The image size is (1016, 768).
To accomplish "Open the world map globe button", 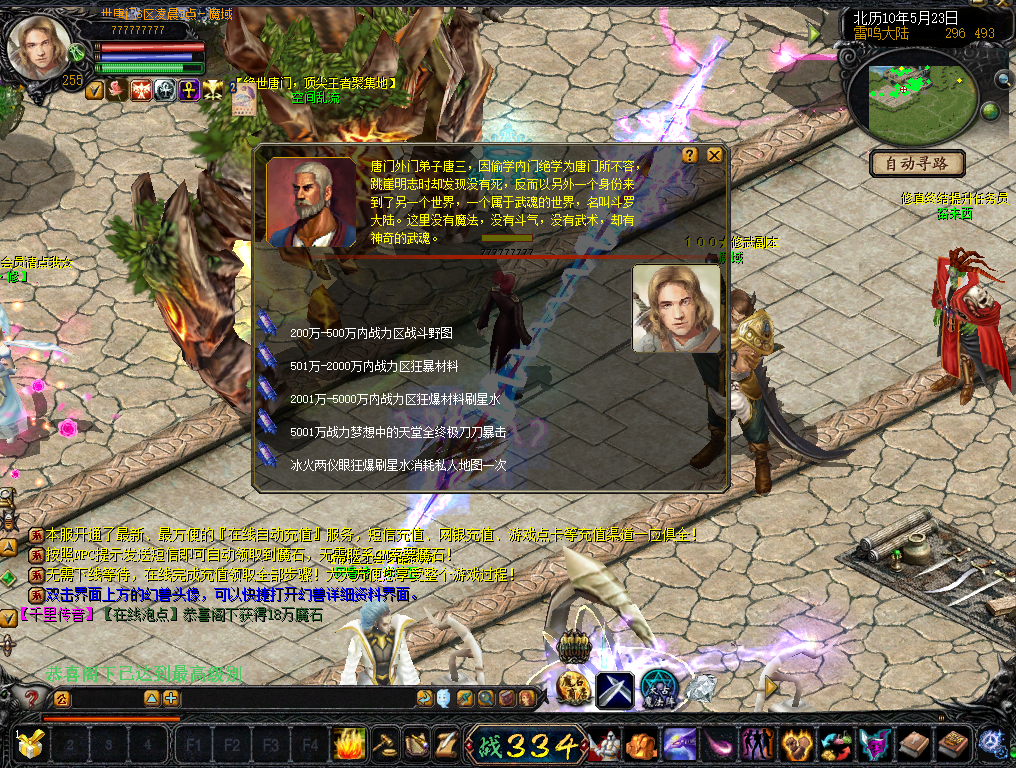I will pos(990,110).
